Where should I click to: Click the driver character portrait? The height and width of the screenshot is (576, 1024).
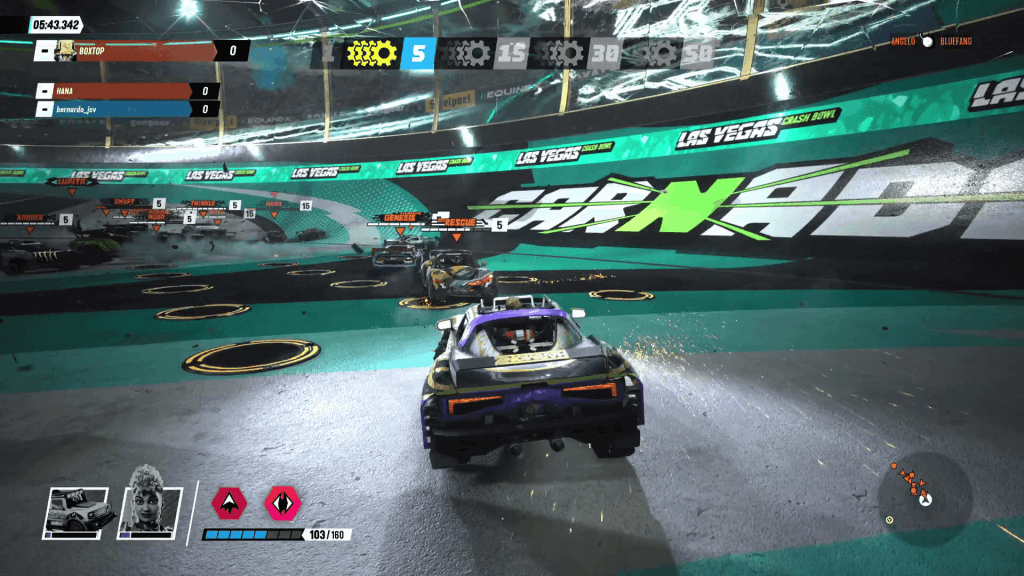[x=150, y=511]
